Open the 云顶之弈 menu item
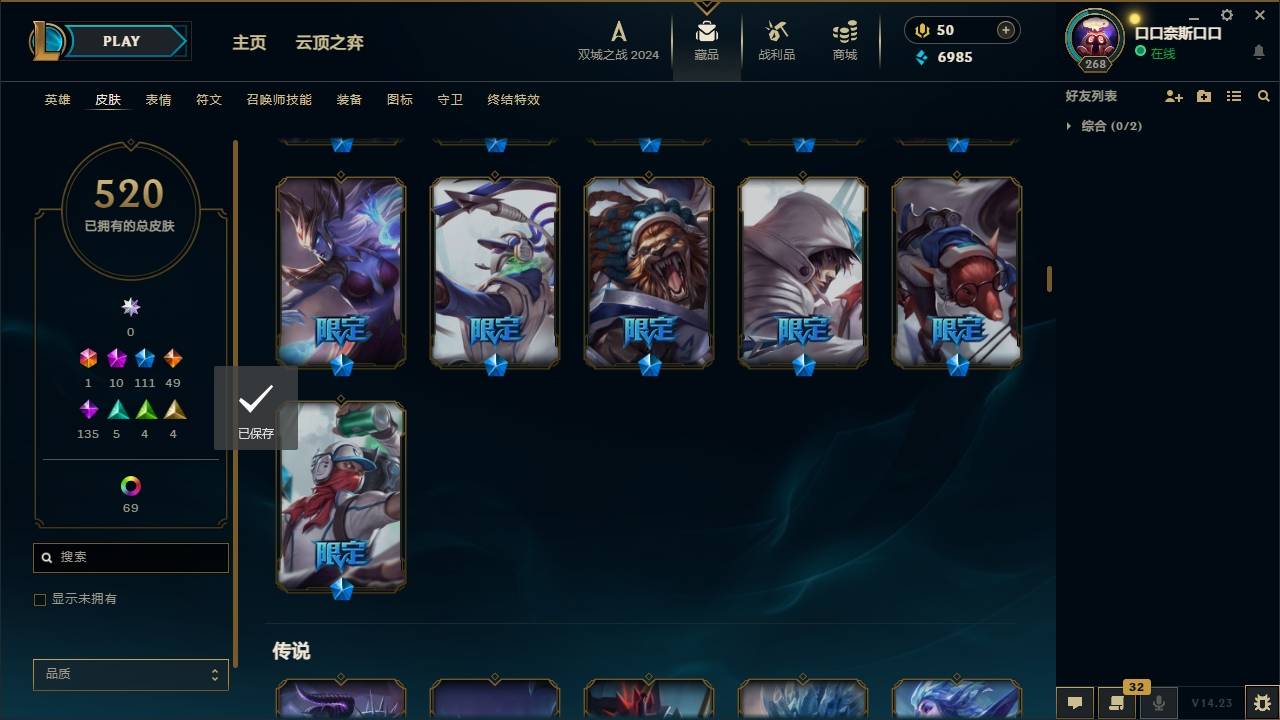This screenshot has height=720, width=1280. (332, 43)
